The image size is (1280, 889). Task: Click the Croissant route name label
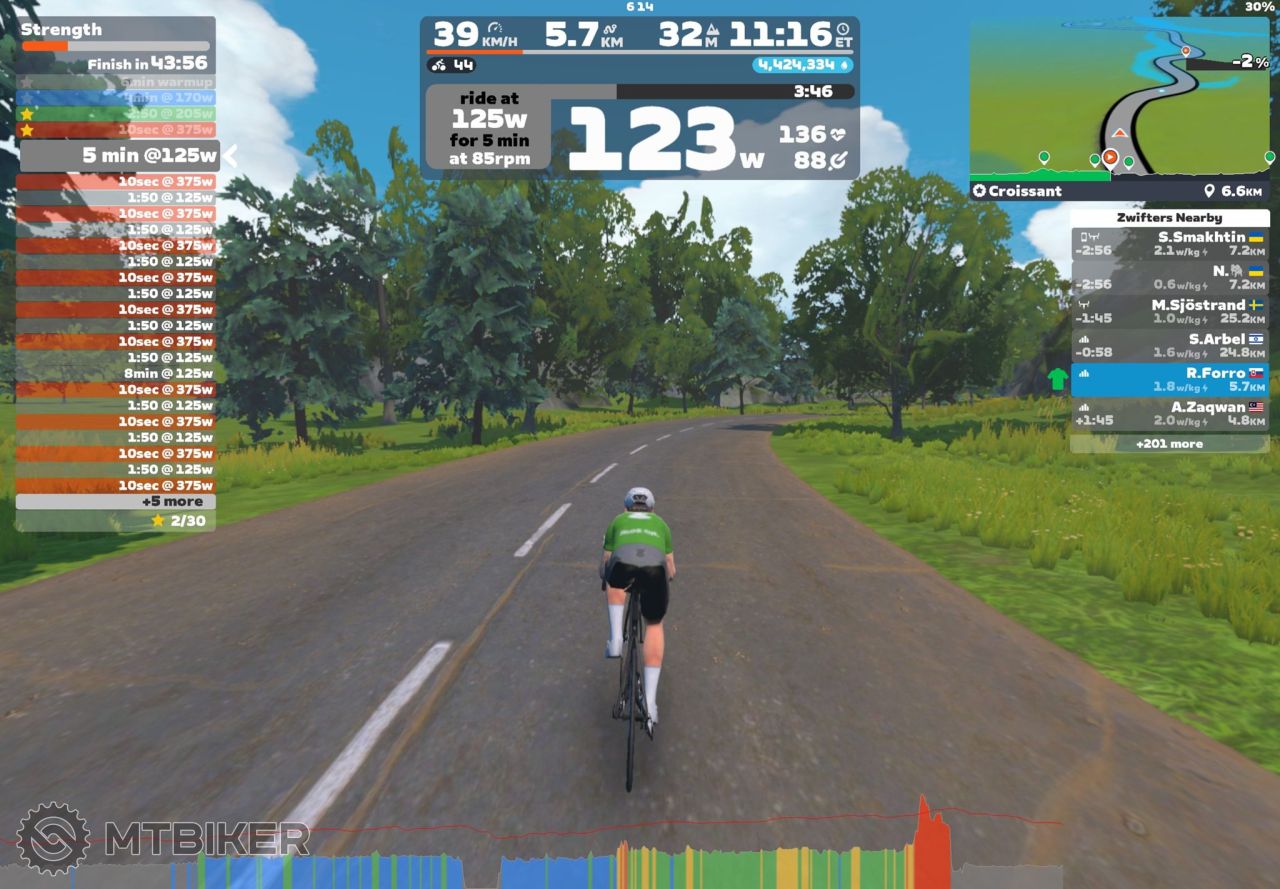pyautogui.click(x=1017, y=191)
